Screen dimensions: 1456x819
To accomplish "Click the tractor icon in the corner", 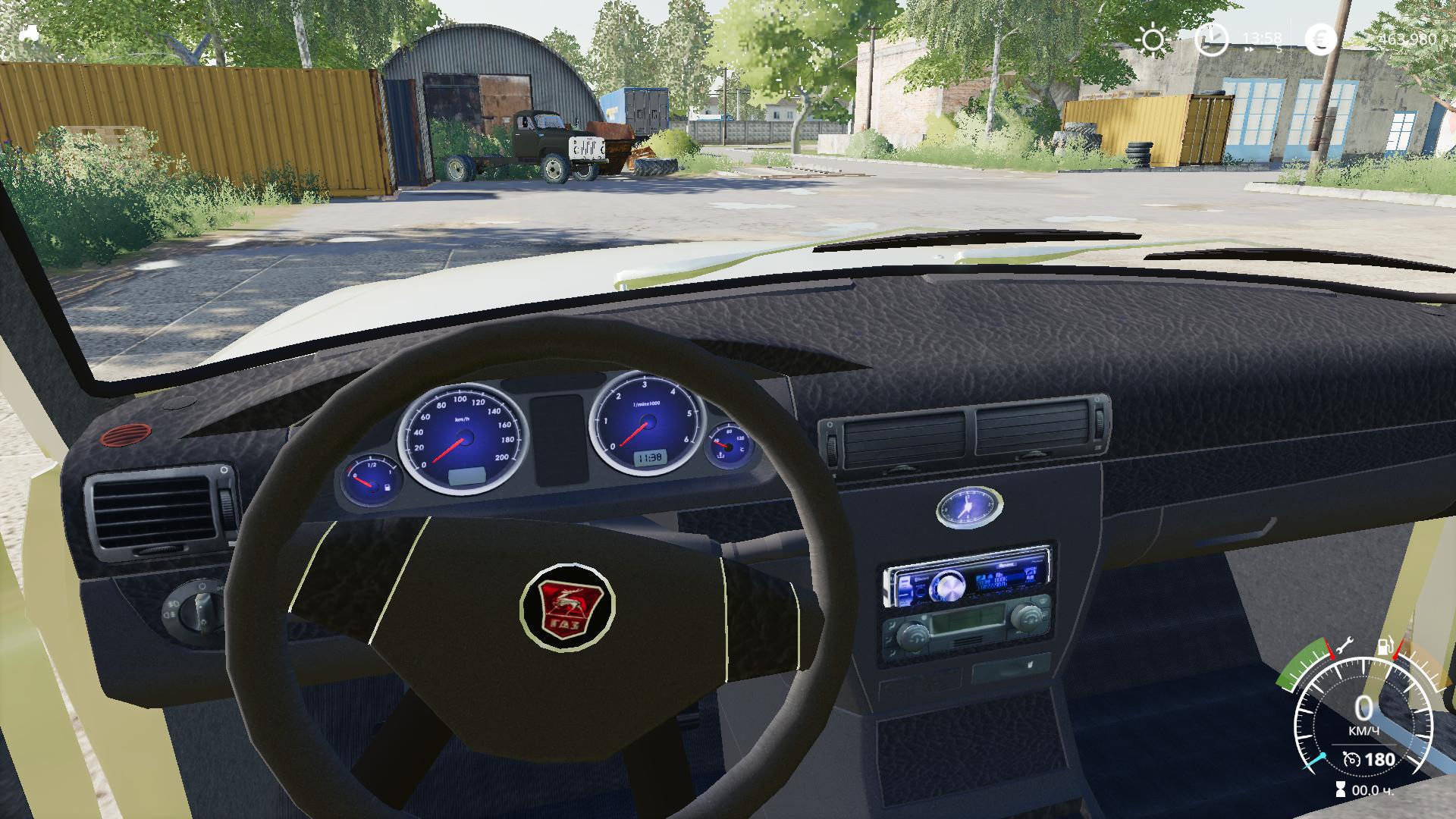I will pyautogui.click(x=29, y=33).
